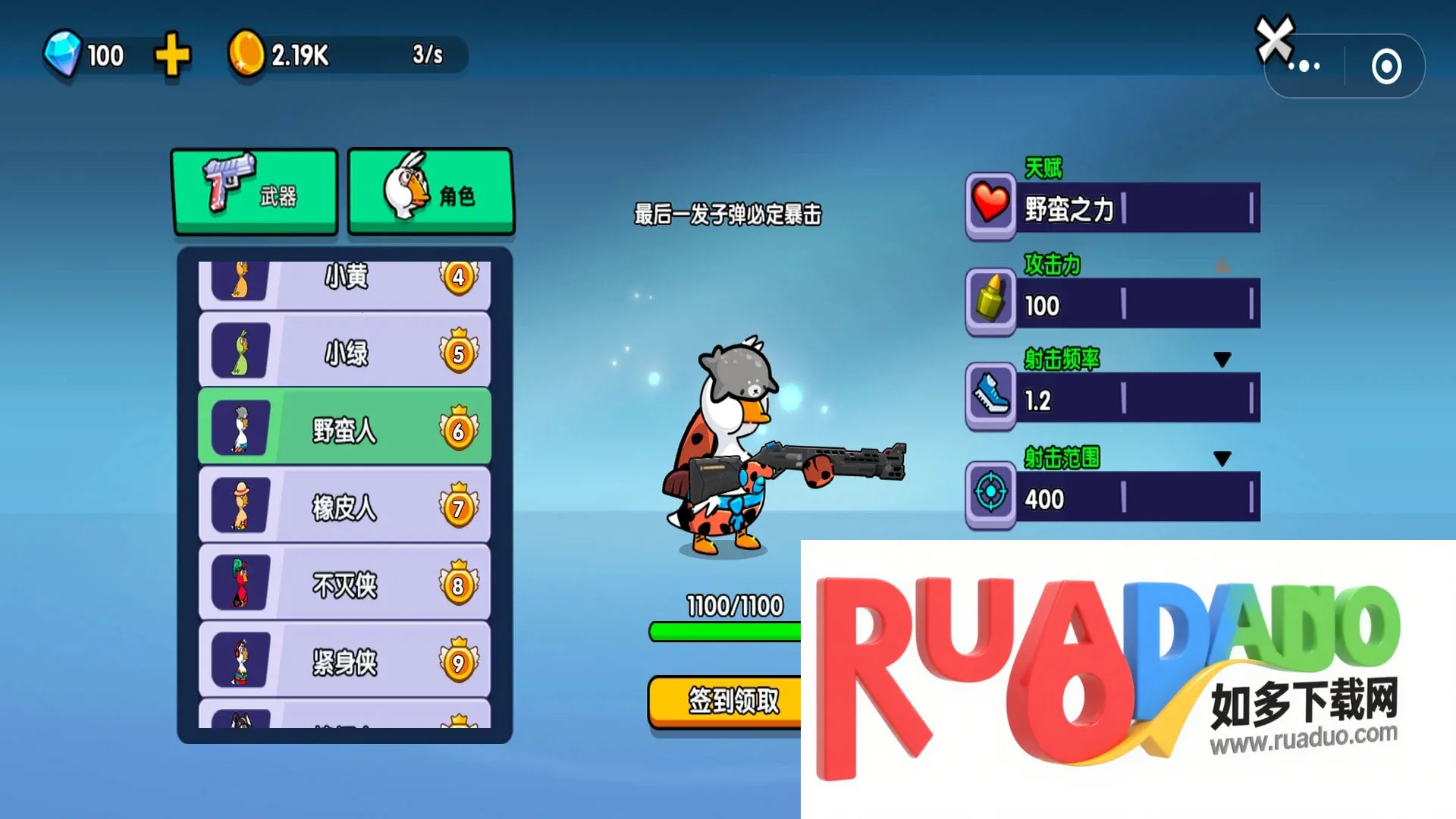The height and width of the screenshot is (819, 1456).
Task: Choose the 不灭侠 character
Action: tap(345, 584)
